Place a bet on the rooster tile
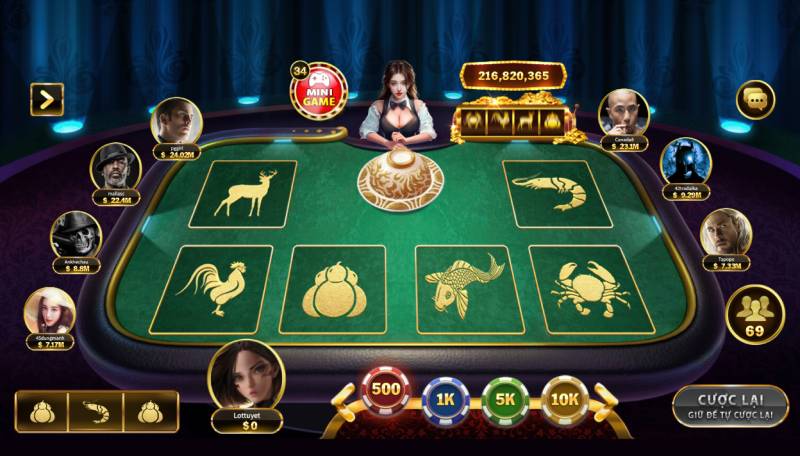Viewport: 800px width, 456px height. (212, 288)
